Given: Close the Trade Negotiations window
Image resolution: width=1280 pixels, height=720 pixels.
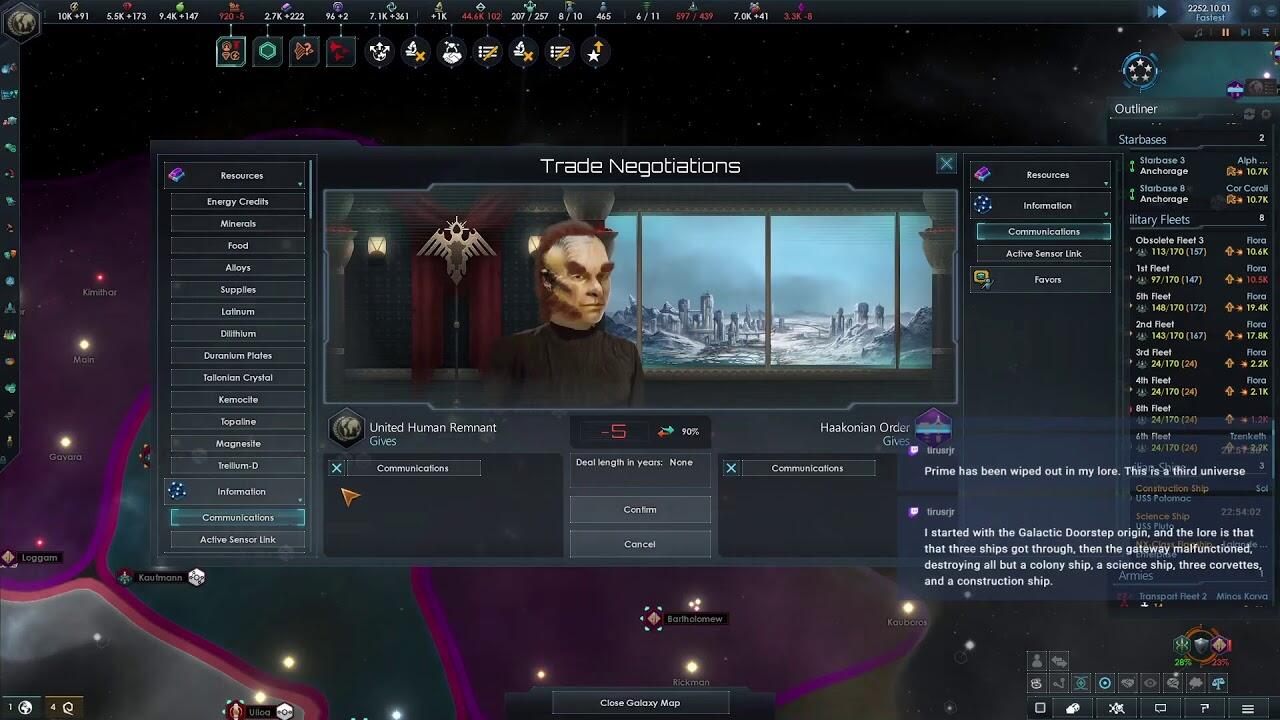Looking at the screenshot, I should point(946,163).
